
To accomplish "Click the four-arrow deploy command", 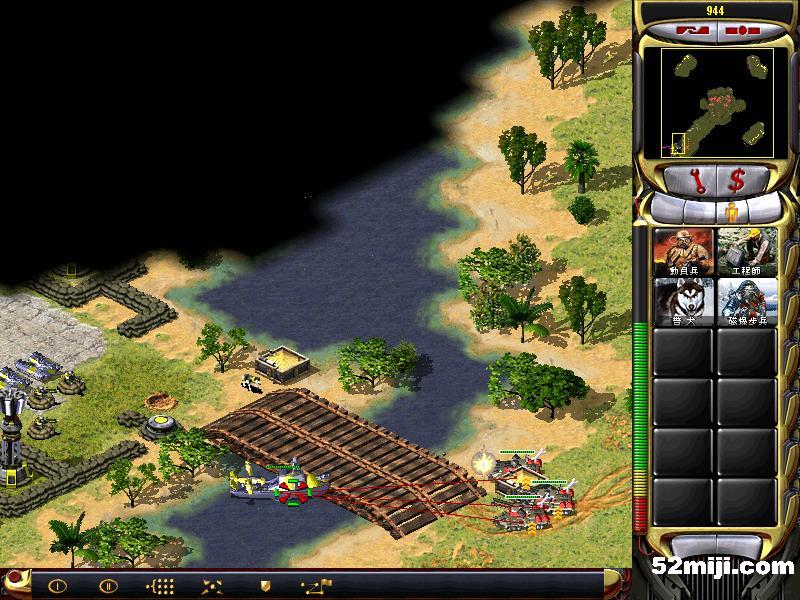I will point(213,586).
